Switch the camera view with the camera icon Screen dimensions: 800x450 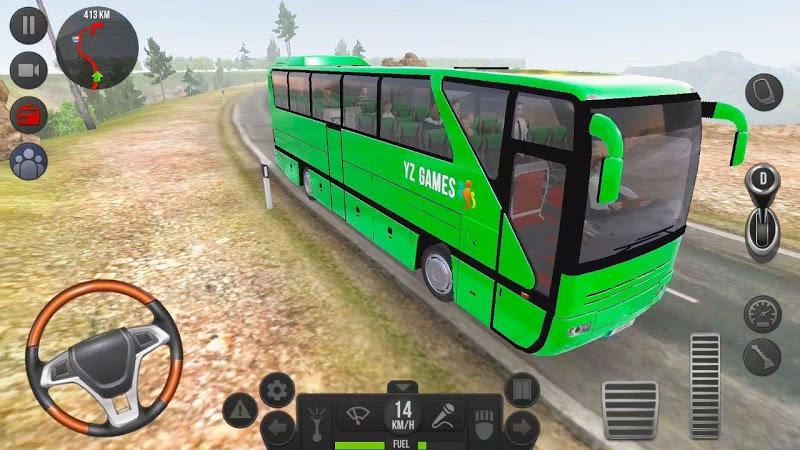point(29,70)
